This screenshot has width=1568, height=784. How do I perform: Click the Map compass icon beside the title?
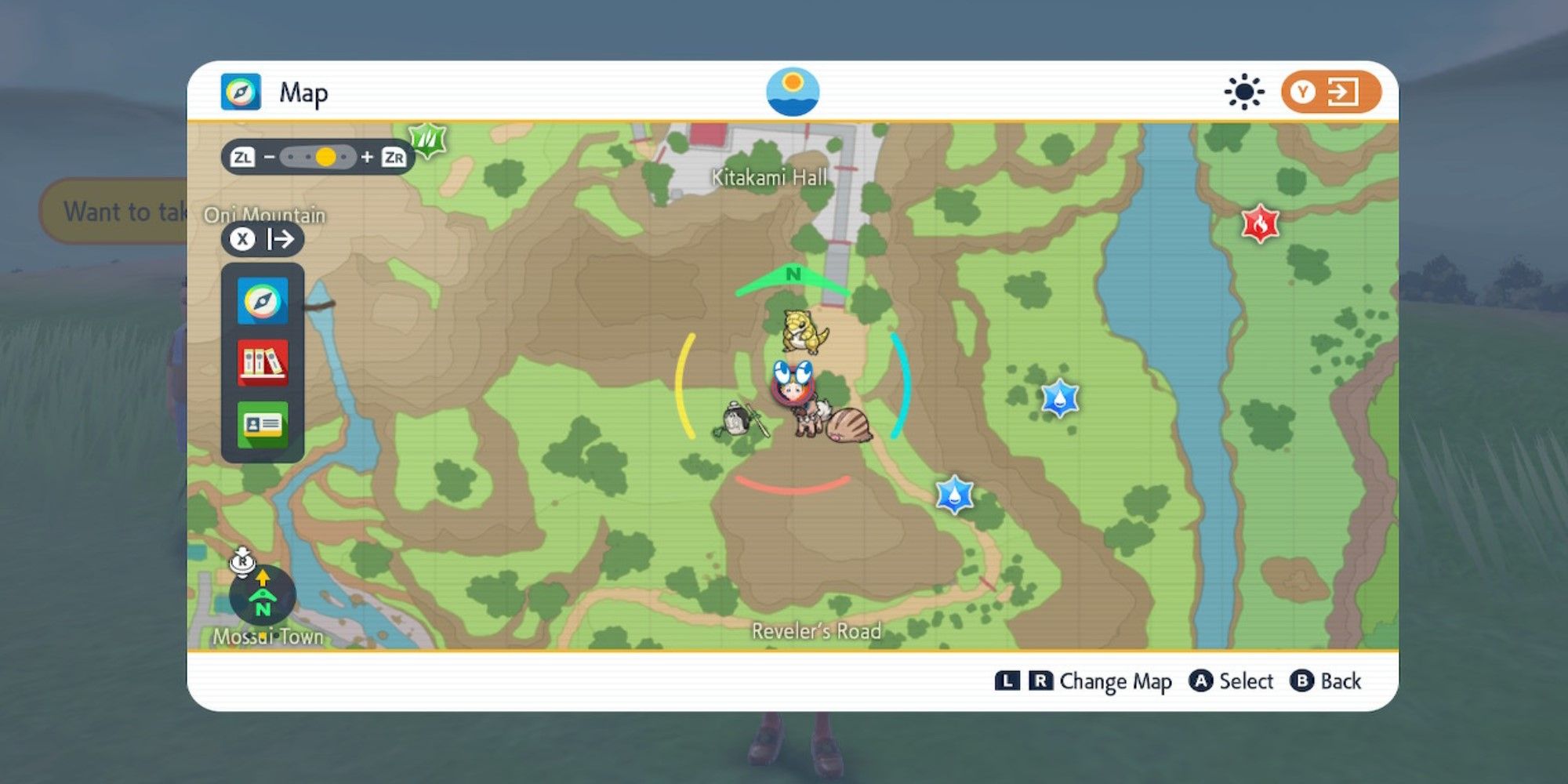[x=241, y=92]
